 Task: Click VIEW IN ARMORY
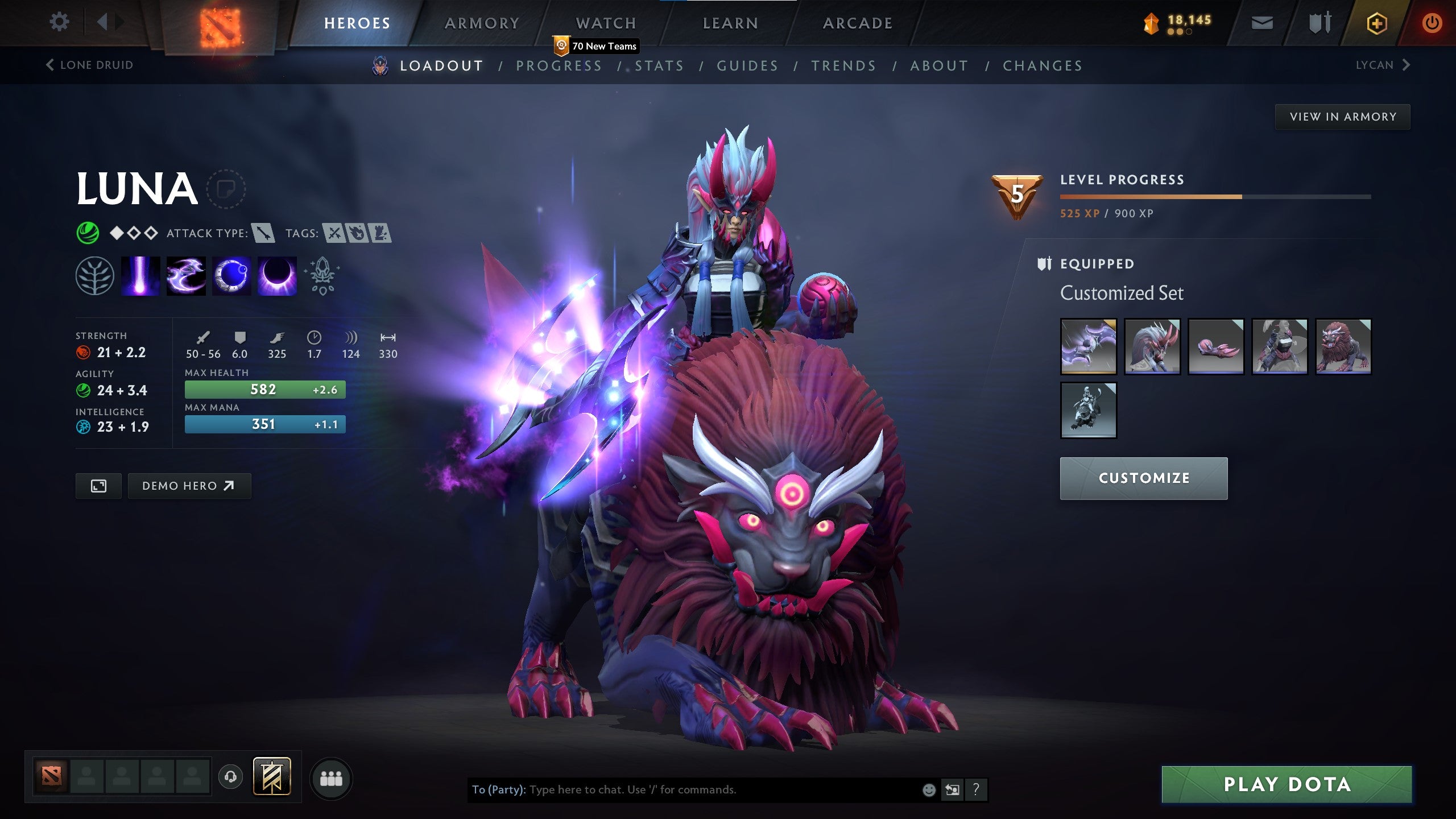(x=1342, y=116)
